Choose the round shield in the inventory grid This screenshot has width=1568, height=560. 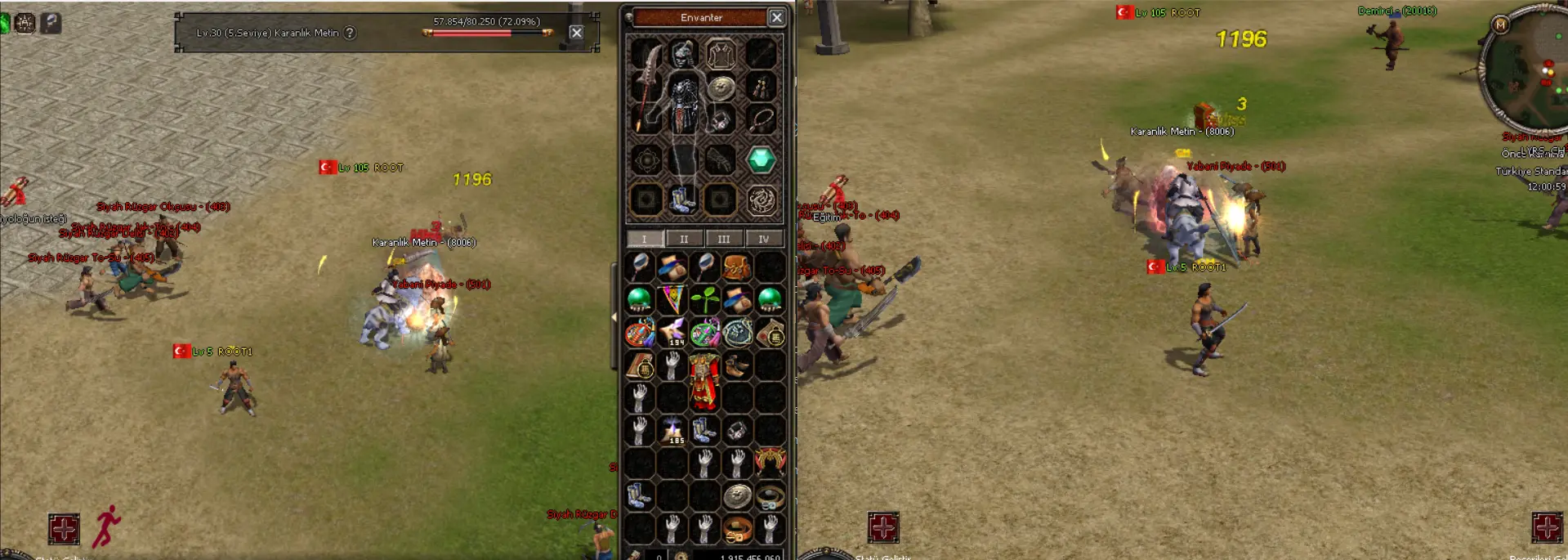737,495
